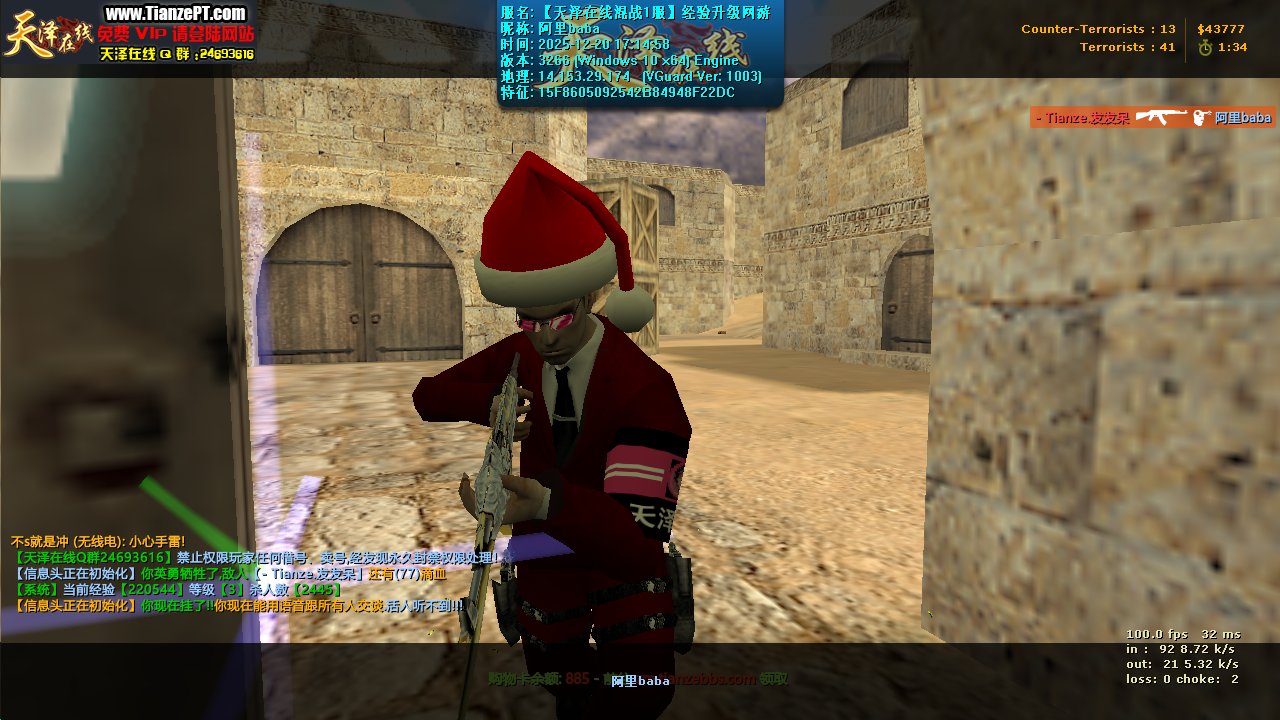The image size is (1280, 720).
Task: Select the Tianze kill feed entry
Action: point(1152,117)
